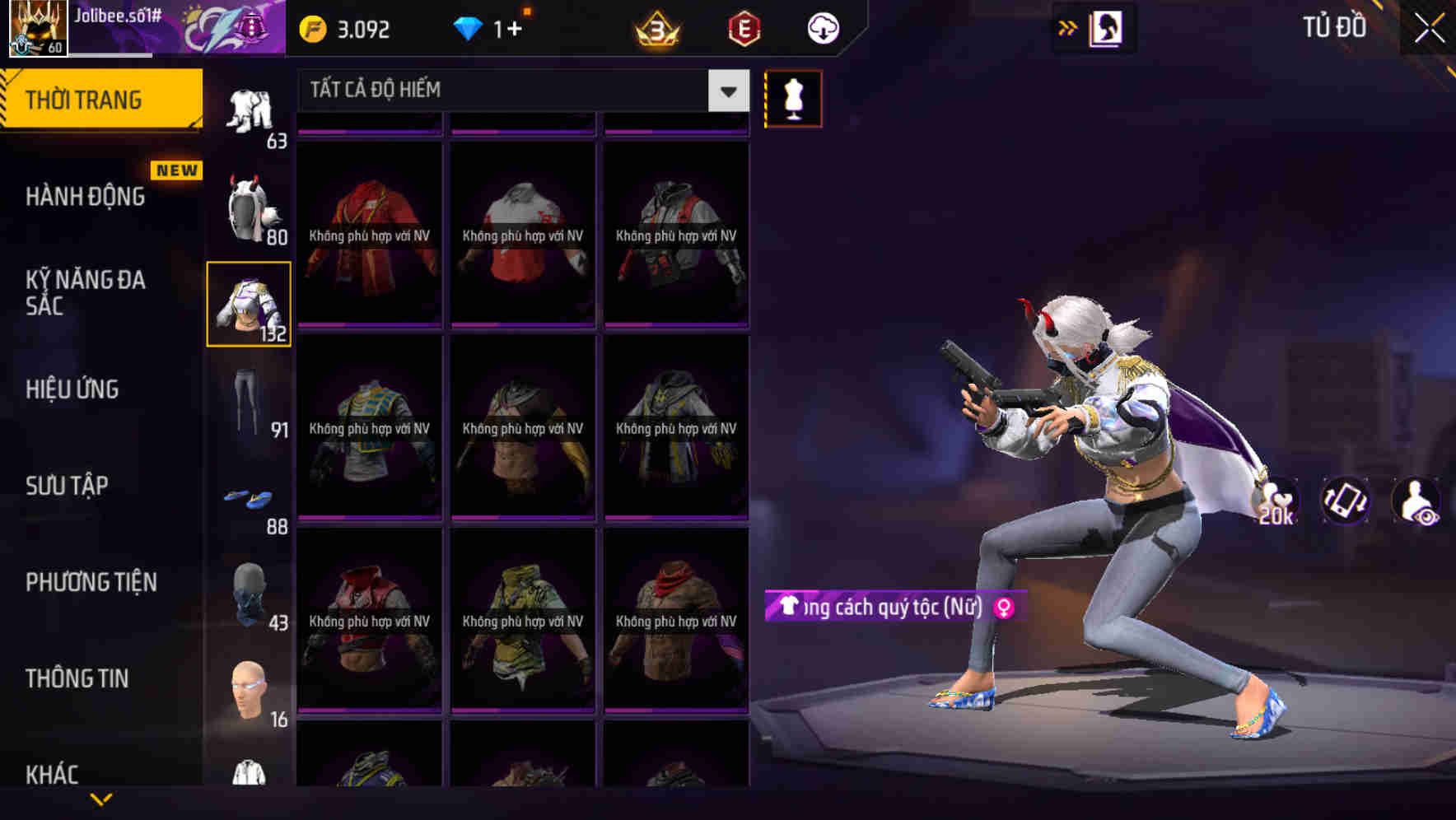
Task: Click the mannequin preset icon
Action: [x=793, y=98]
